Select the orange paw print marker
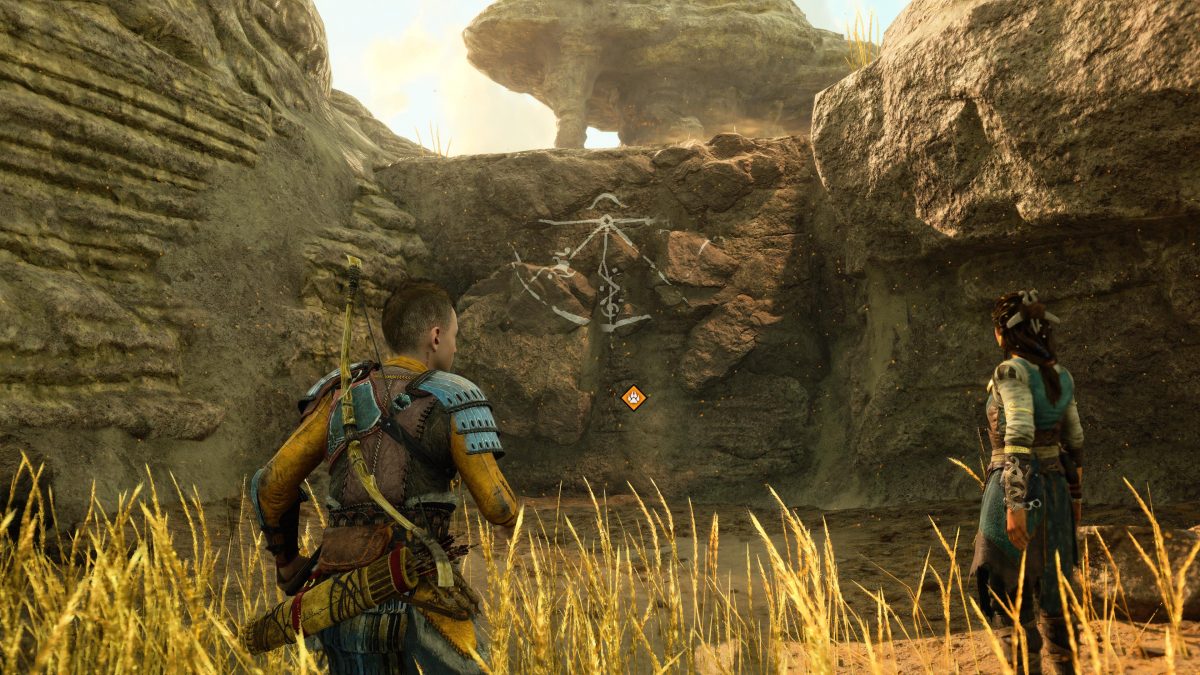 (633, 398)
